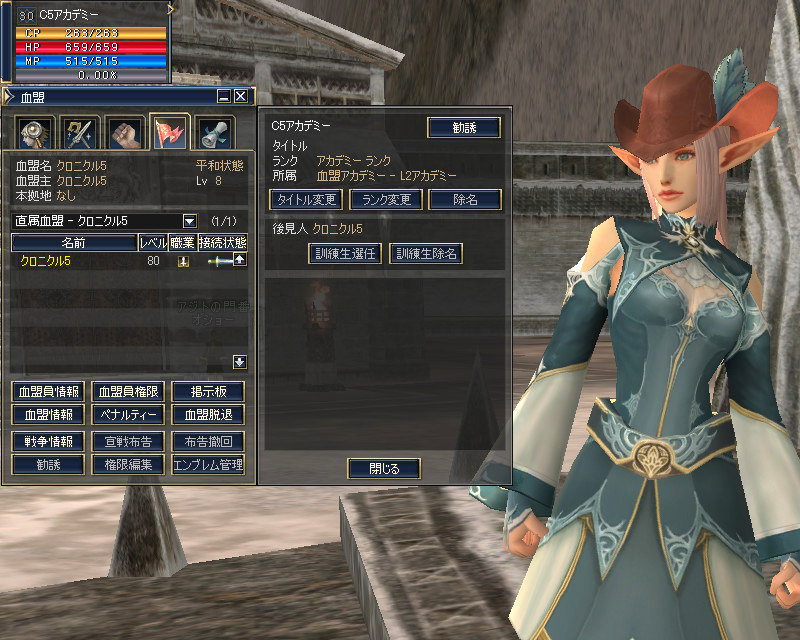
Task: Select the red flag clan tab
Action: tap(168, 132)
